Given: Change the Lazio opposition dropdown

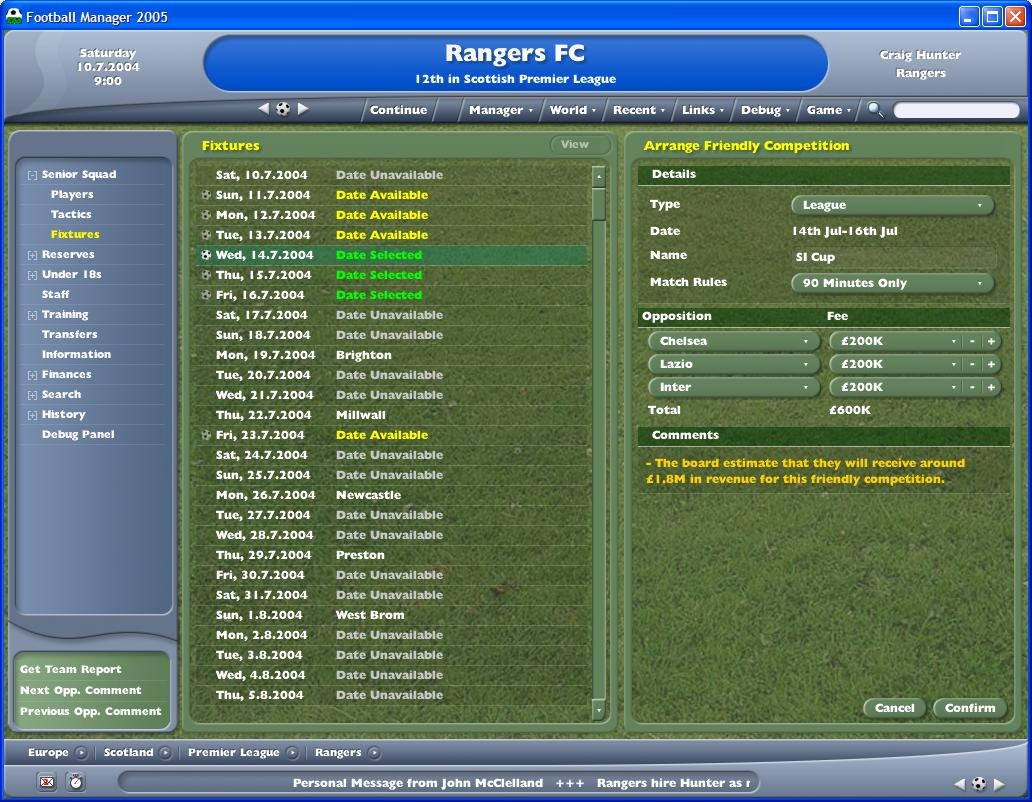Looking at the screenshot, I should 734,364.
